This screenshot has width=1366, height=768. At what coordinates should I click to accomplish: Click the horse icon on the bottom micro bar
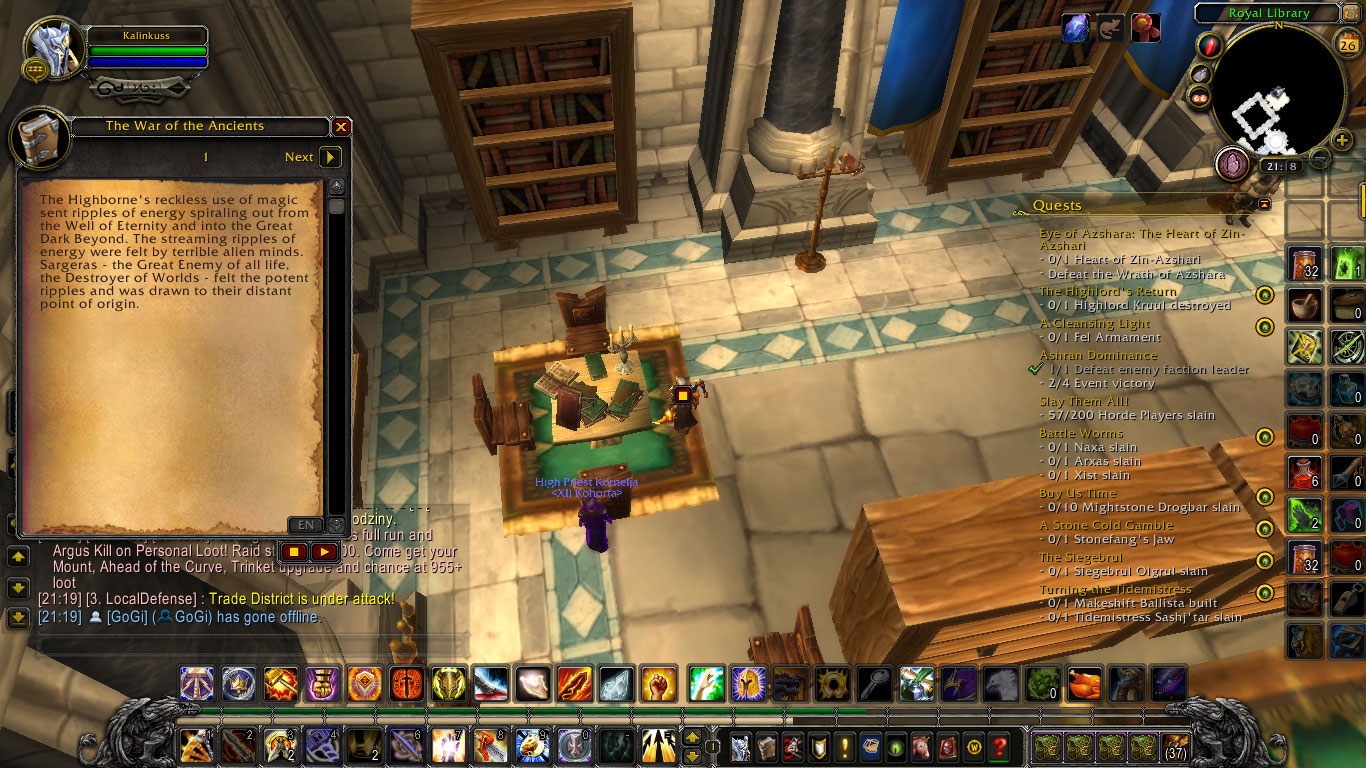pos(922,746)
